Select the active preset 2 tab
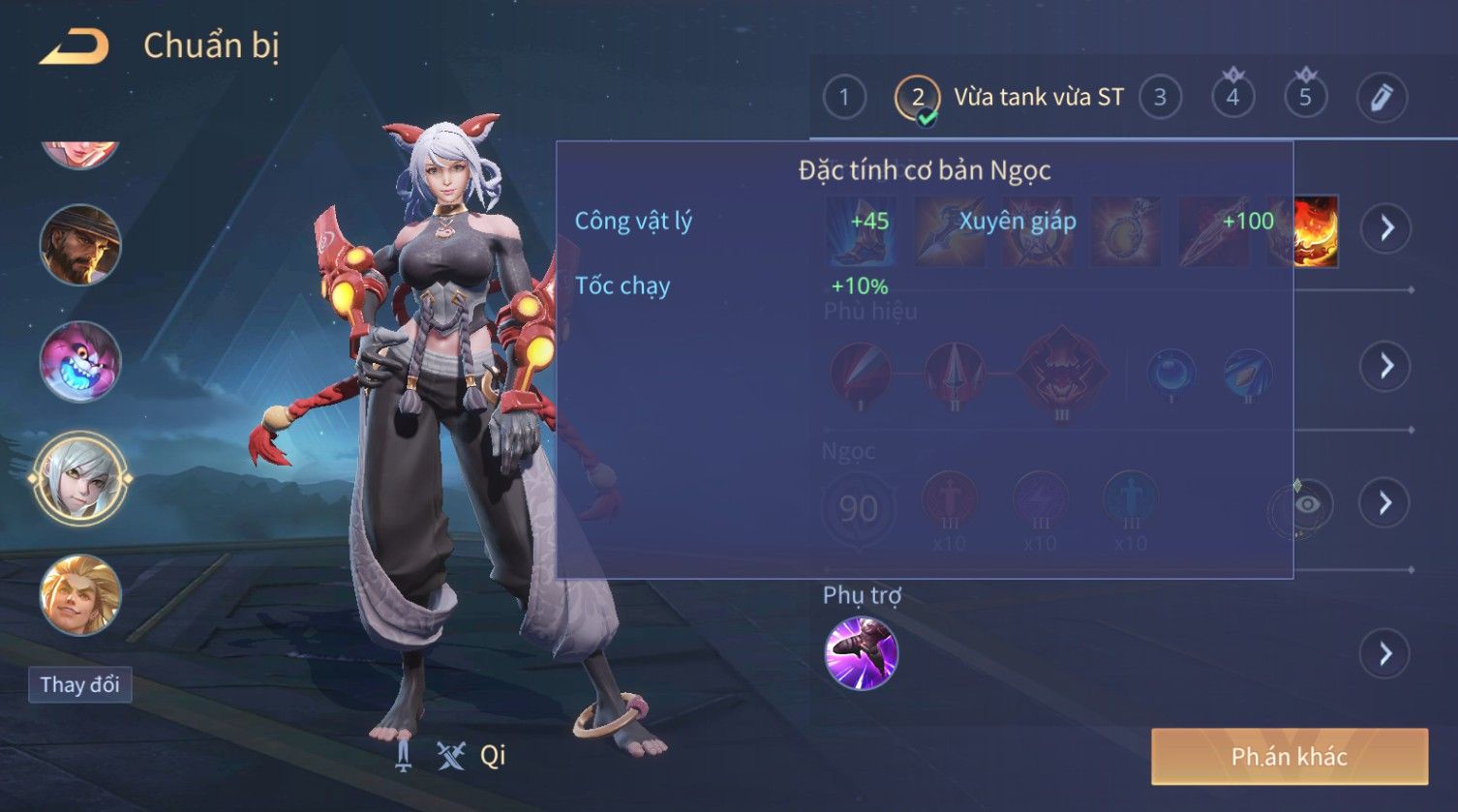 pos(917,98)
